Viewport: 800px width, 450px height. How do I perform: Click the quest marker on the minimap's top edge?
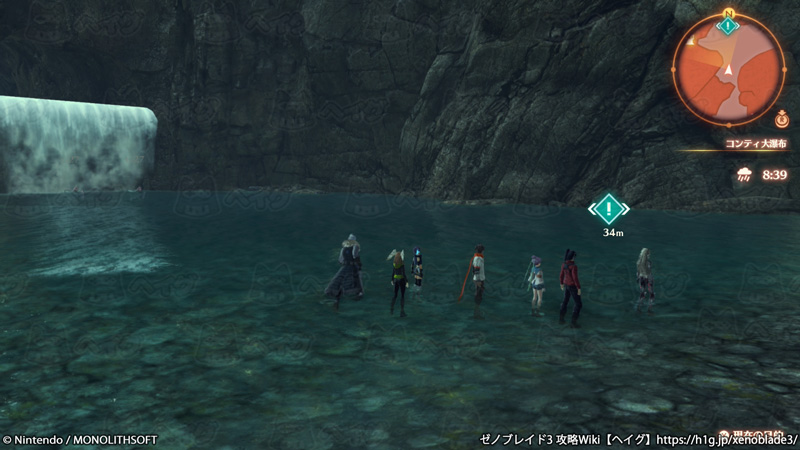[729, 25]
